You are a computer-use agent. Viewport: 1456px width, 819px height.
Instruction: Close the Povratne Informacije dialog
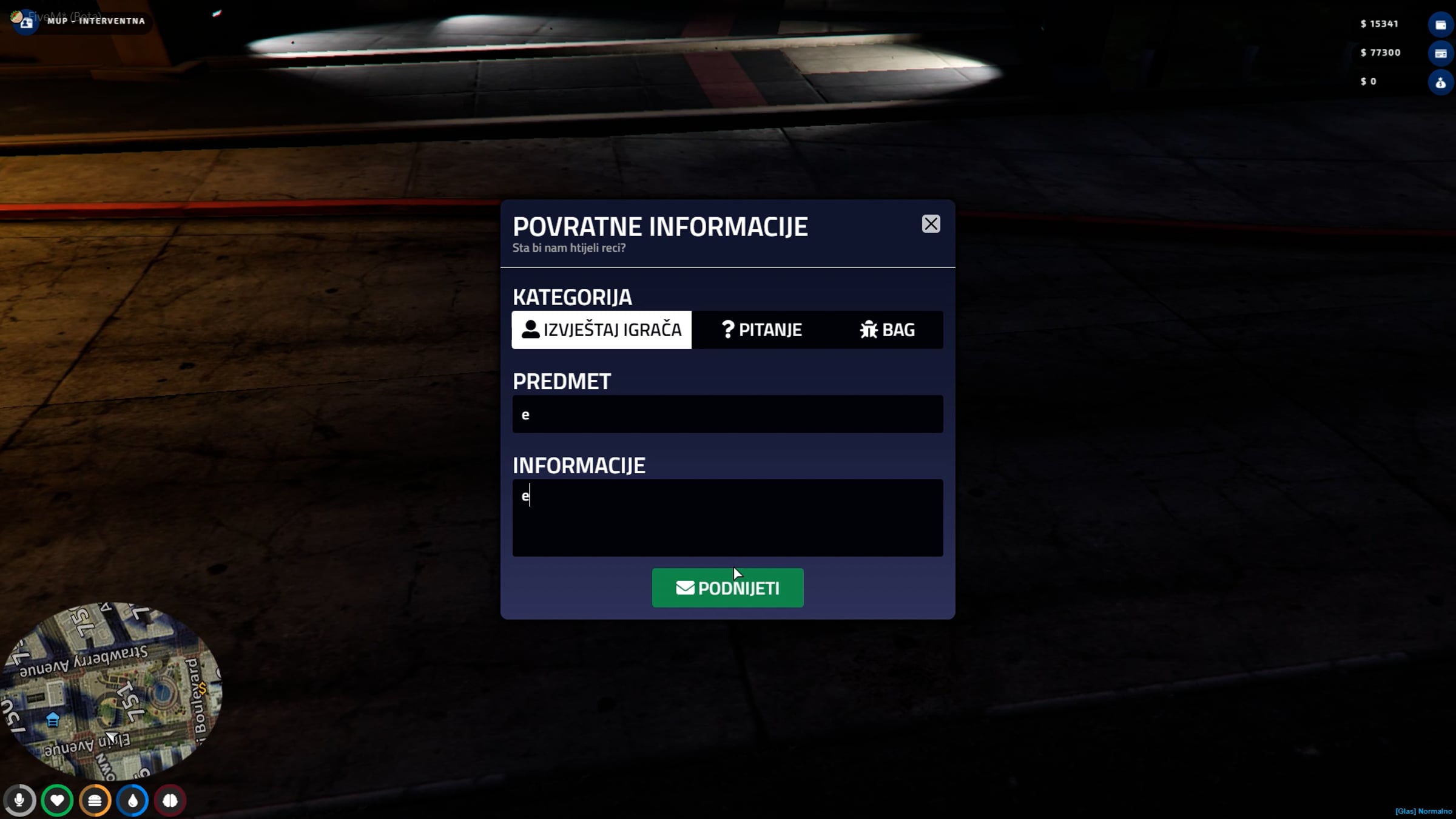click(x=931, y=224)
